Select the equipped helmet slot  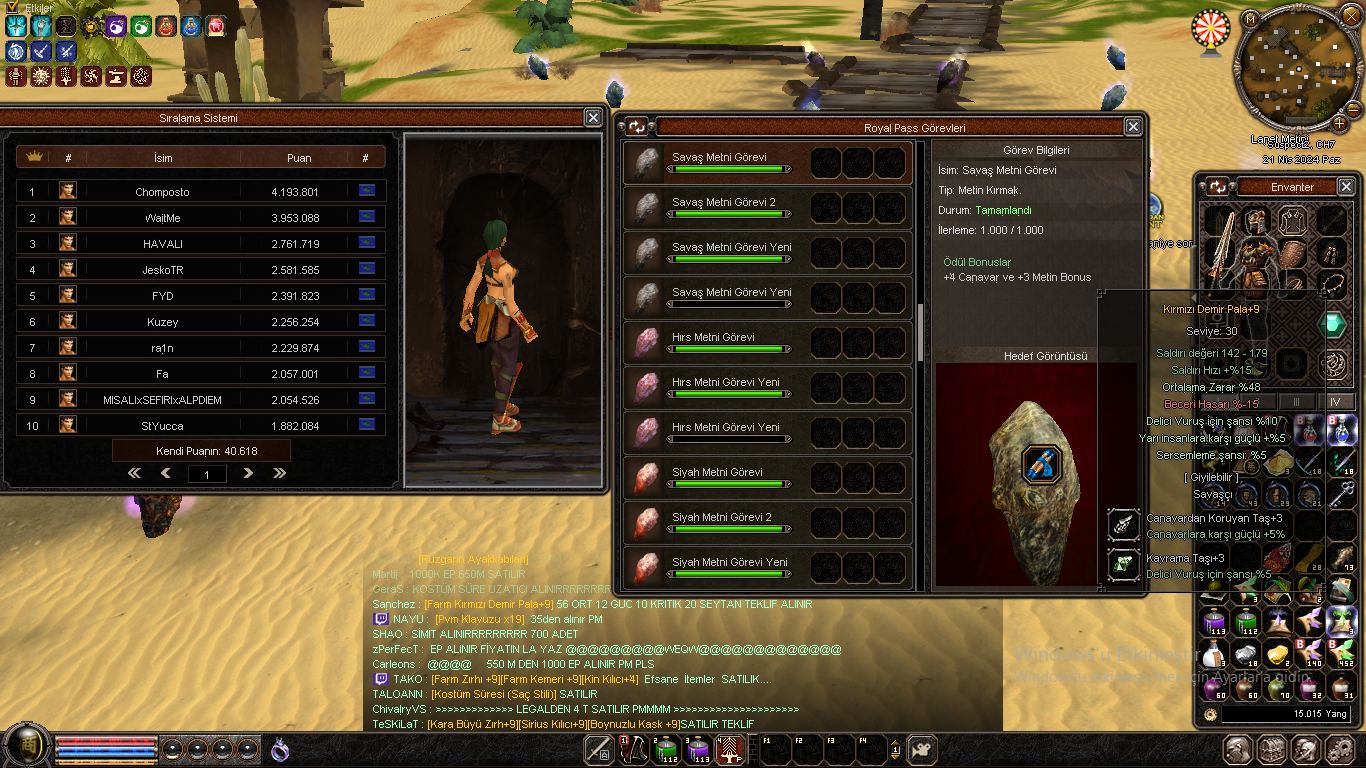1256,220
